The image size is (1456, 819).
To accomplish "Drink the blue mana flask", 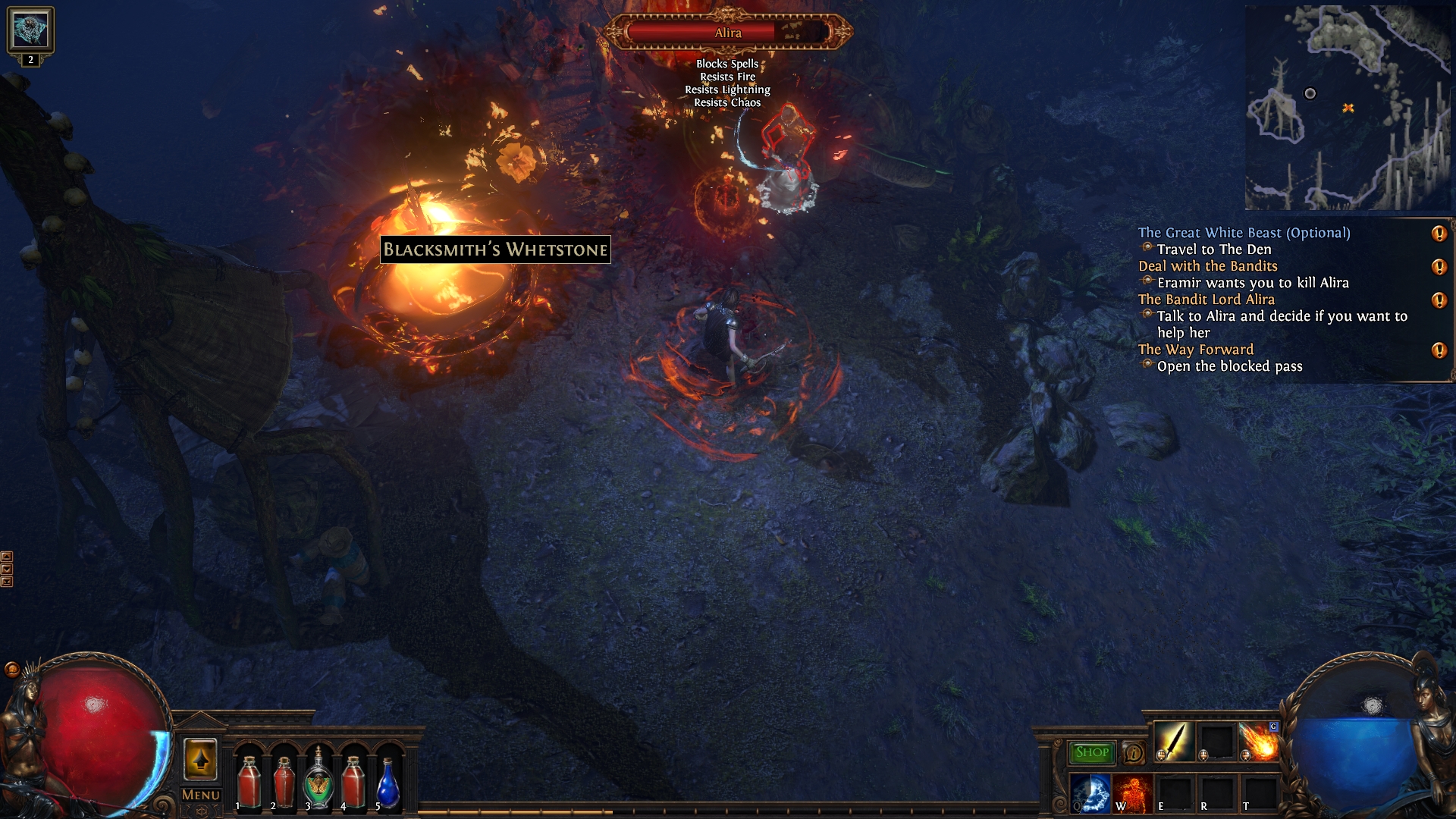I will click(388, 783).
